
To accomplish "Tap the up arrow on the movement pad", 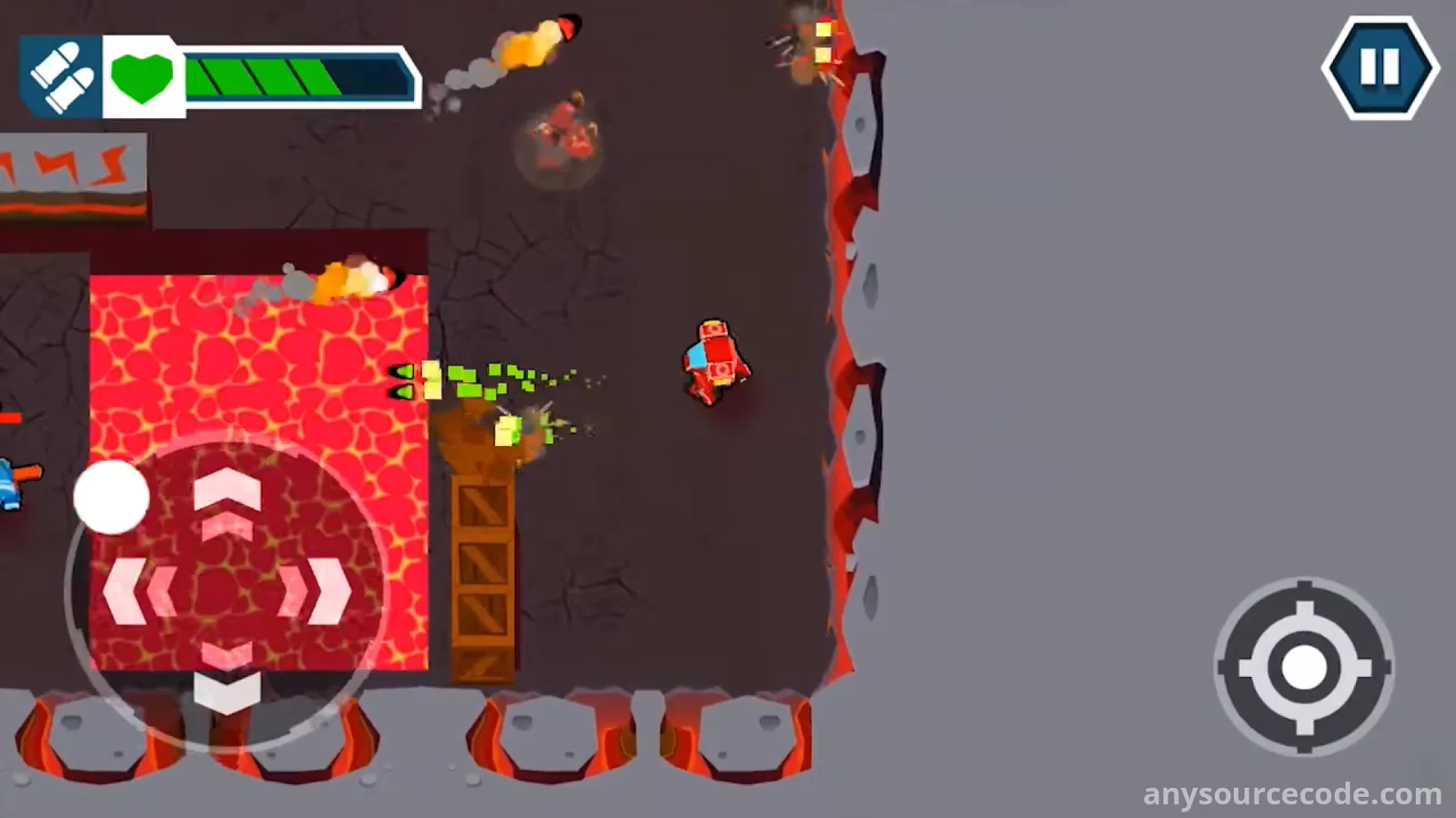I will (227, 496).
